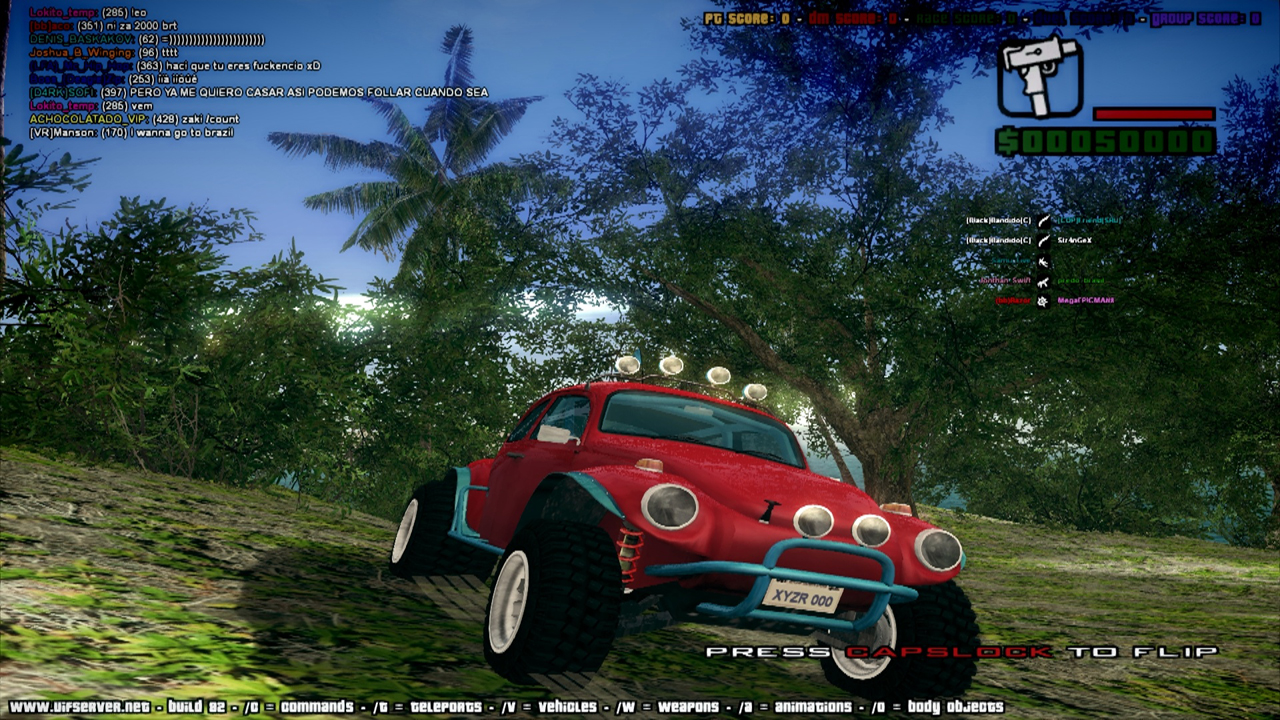This screenshot has height=720, width=1280.
Task: Select the MagaFPICMAN kill feed row
Action: point(1041,300)
